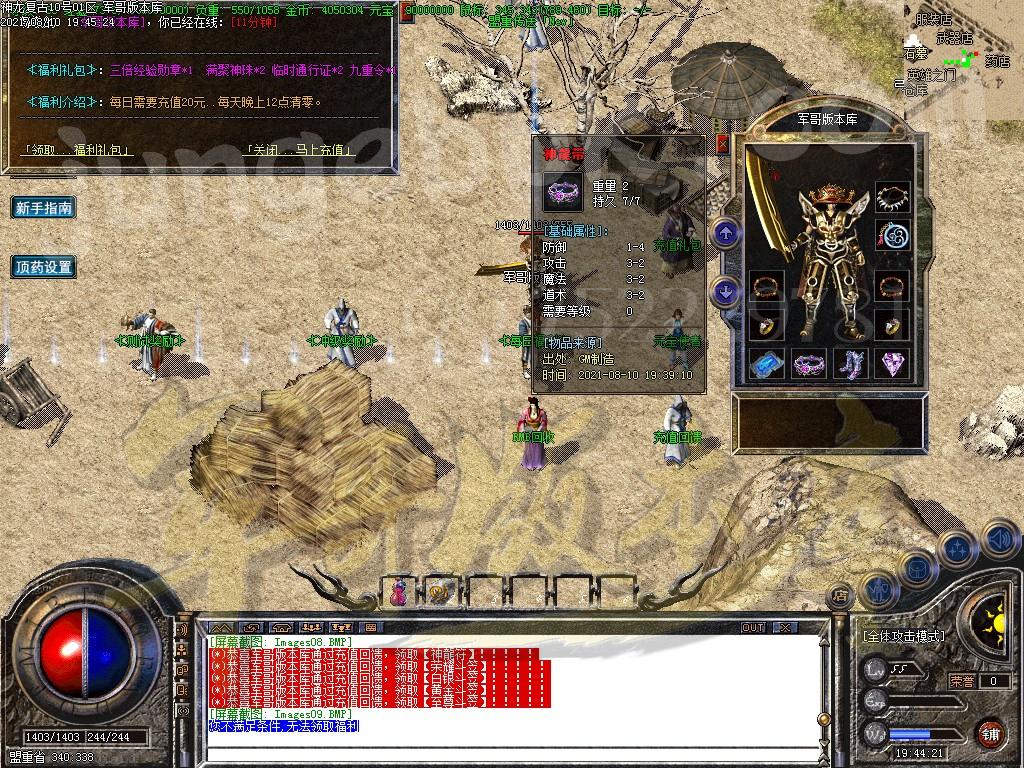Viewport: 1024px width, 768px height.
Task: Use the red potion in hotbar
Action: point(400,591)
